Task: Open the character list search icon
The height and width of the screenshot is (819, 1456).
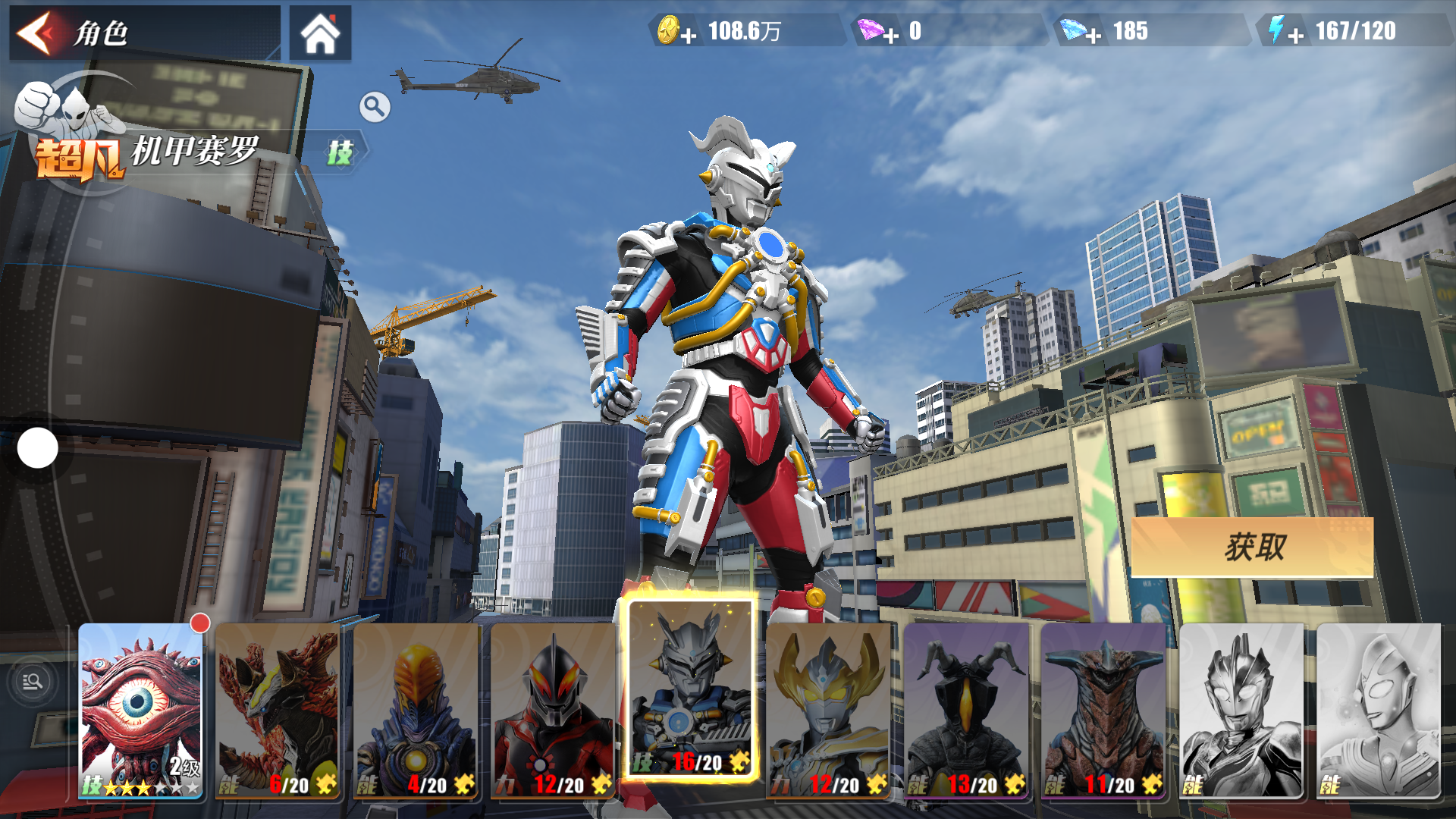Action: click(x=33, y=682)
